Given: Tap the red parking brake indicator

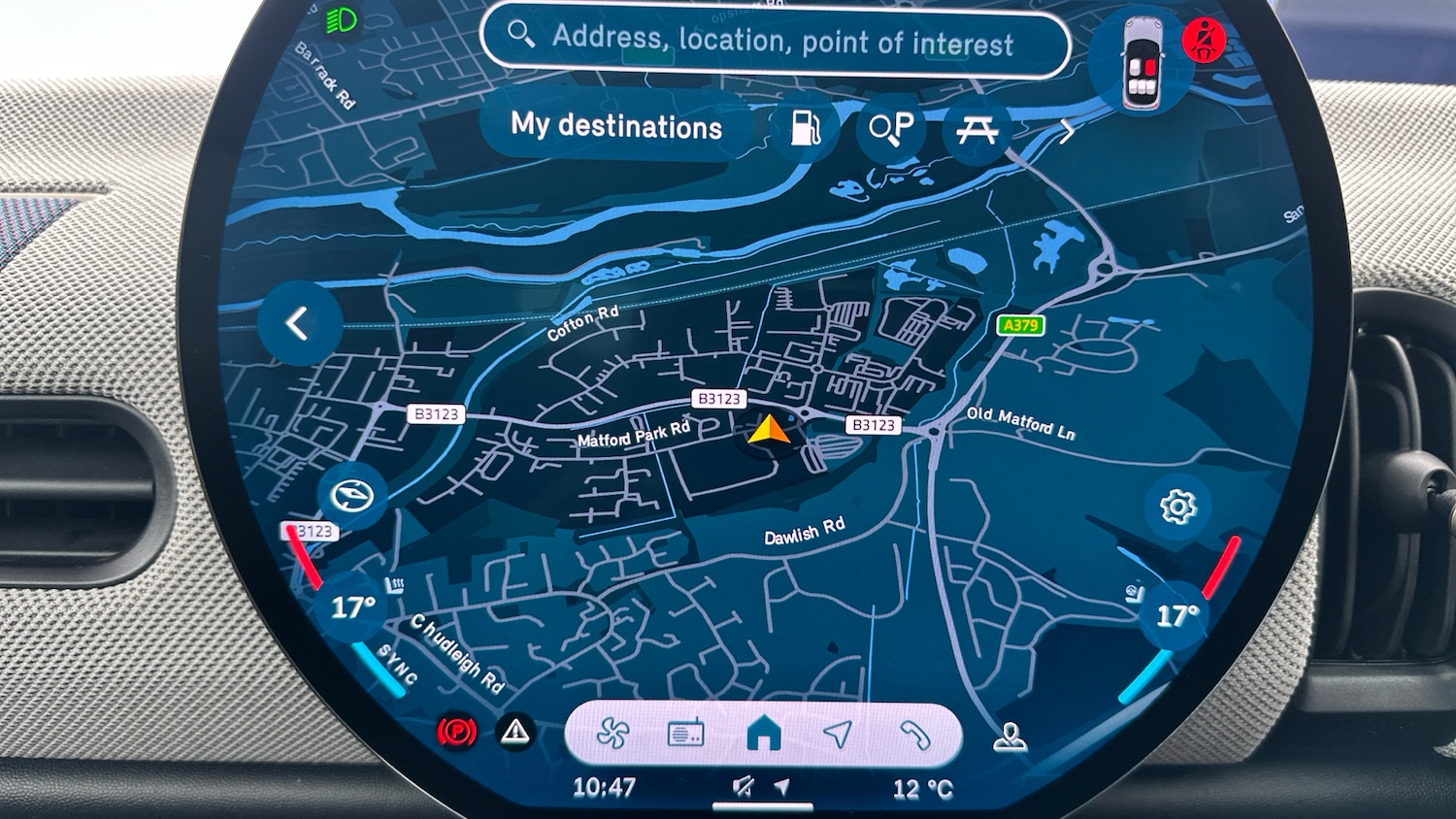Looking at the screenshot, I should pyautogui.click(x=456, y=732).
